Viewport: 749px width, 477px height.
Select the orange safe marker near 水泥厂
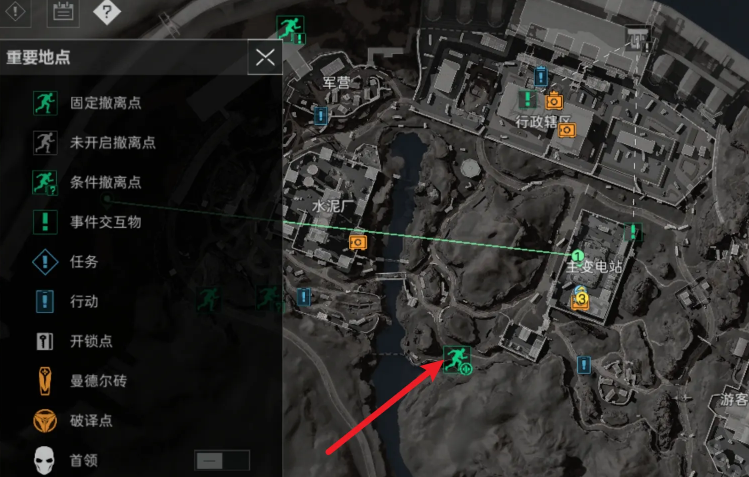point(357,241)
